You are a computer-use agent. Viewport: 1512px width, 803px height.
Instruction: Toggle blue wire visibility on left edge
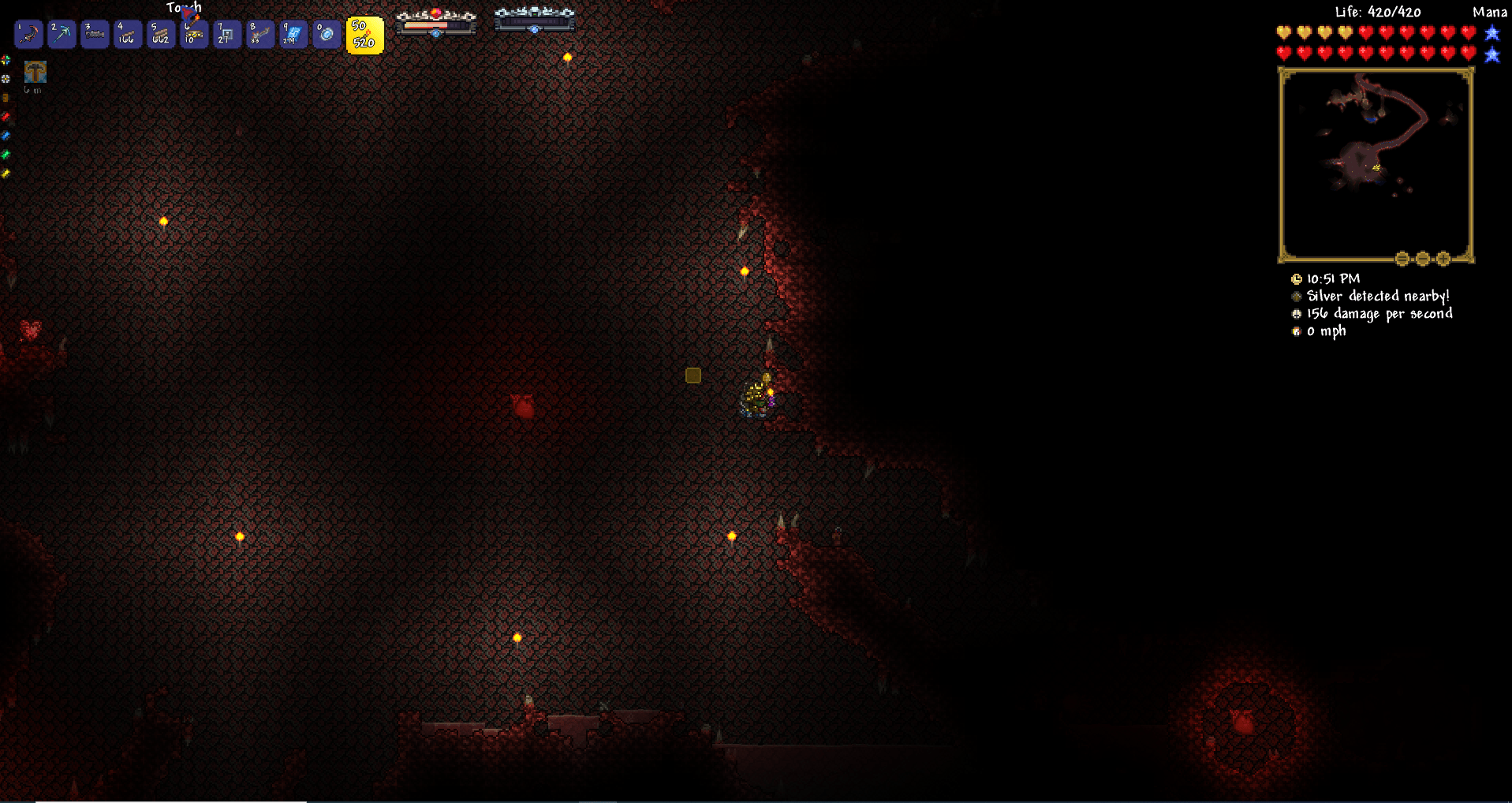pyautogui.click(x=6, y=135)
